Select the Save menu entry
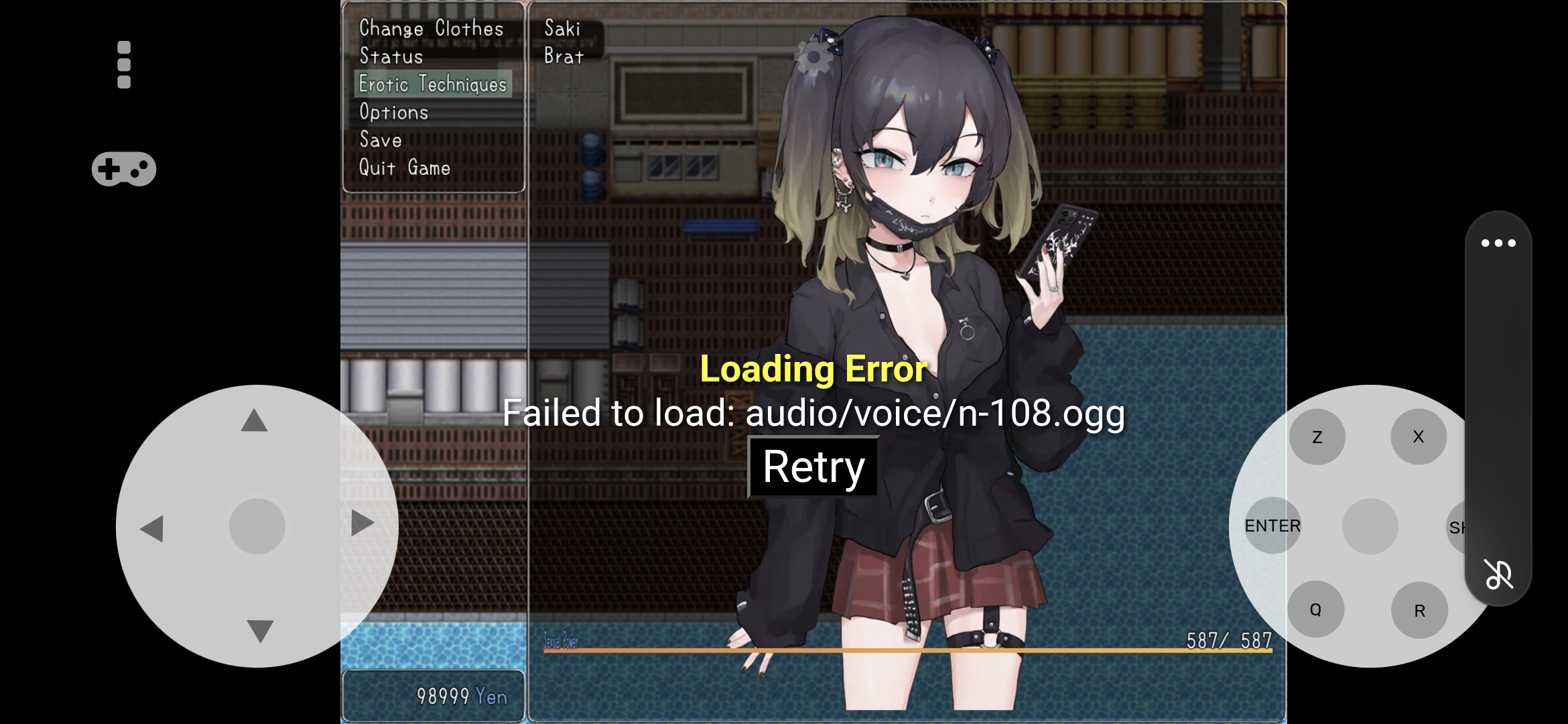The image size is (1568, 724). pos(381,140)
